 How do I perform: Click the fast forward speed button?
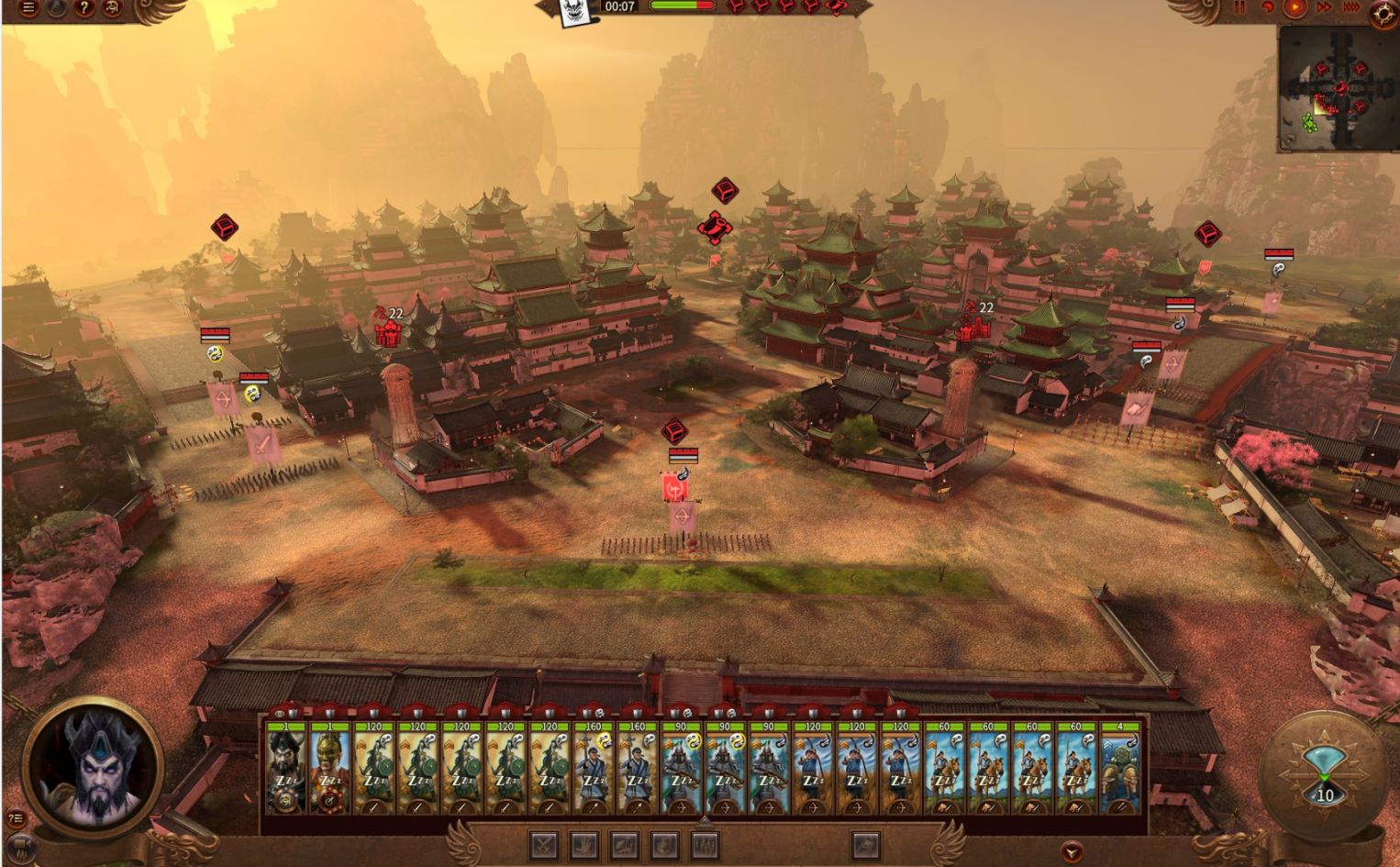1324,7
